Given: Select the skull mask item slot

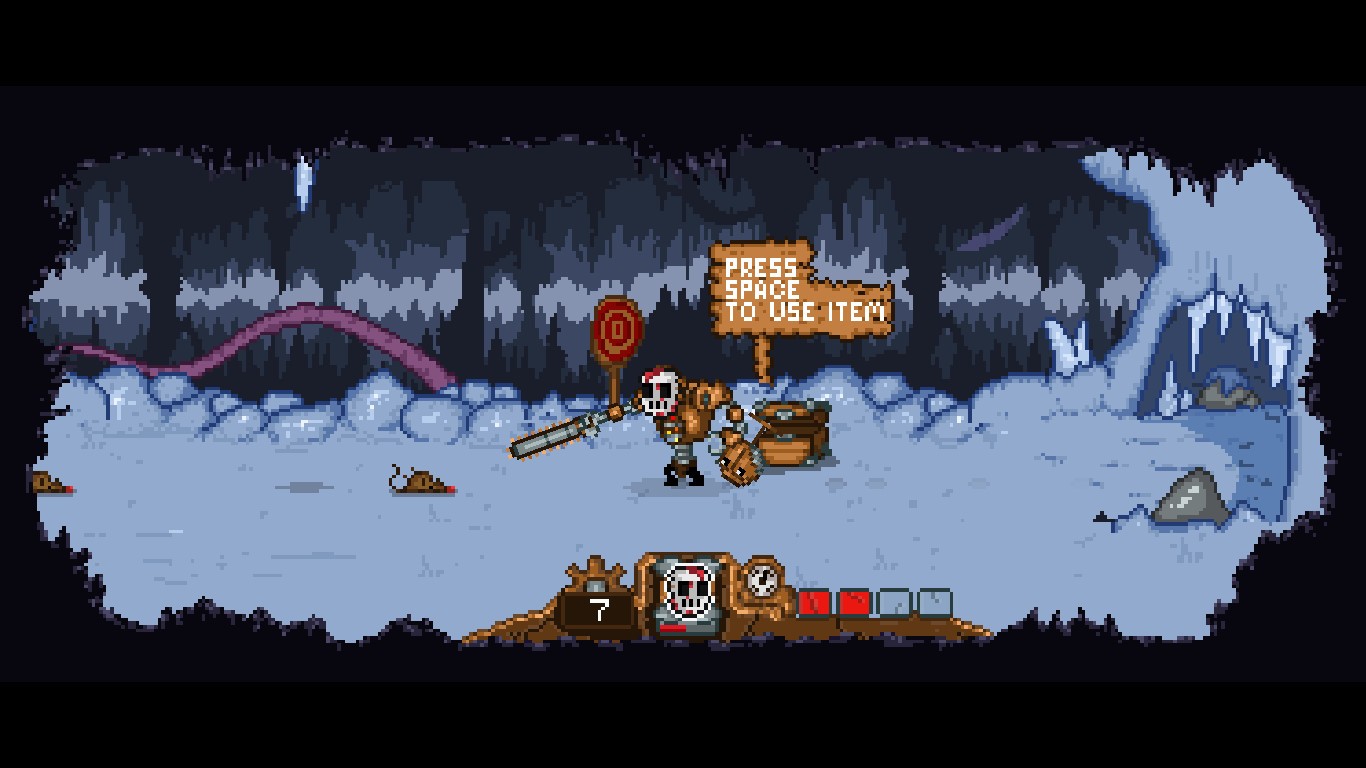Looking at the screenshot, I should click(x=686, y=590).
